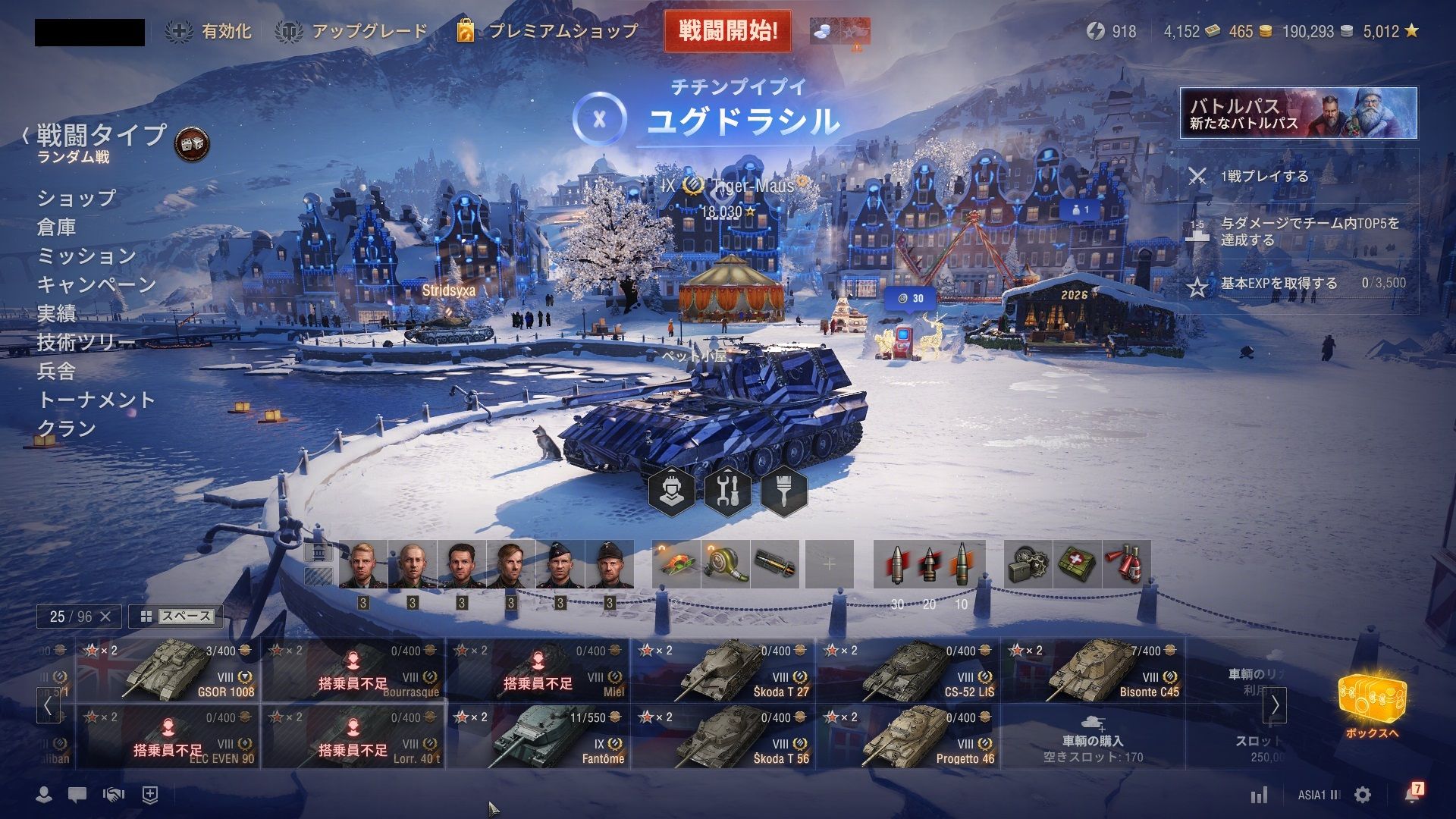
Task: Select the GSOR 1008 tank card
Action: point(168,670)
